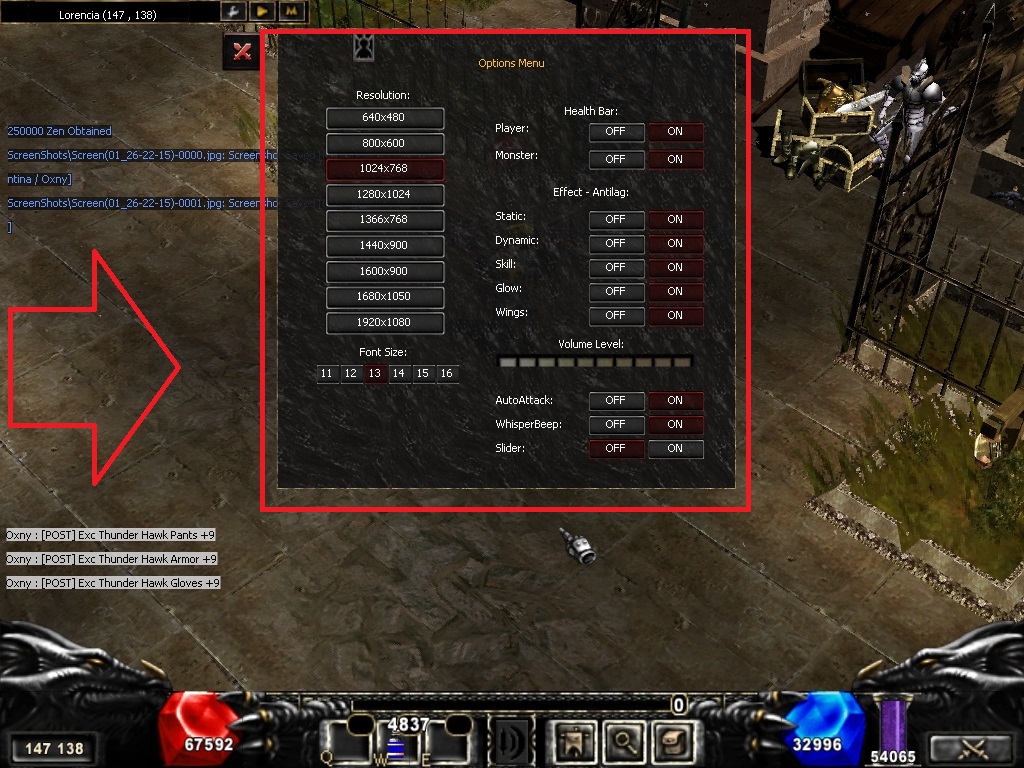Set font size to 16
The width and height of the screenshot is (1024, 768).
[x=446, y=374]
